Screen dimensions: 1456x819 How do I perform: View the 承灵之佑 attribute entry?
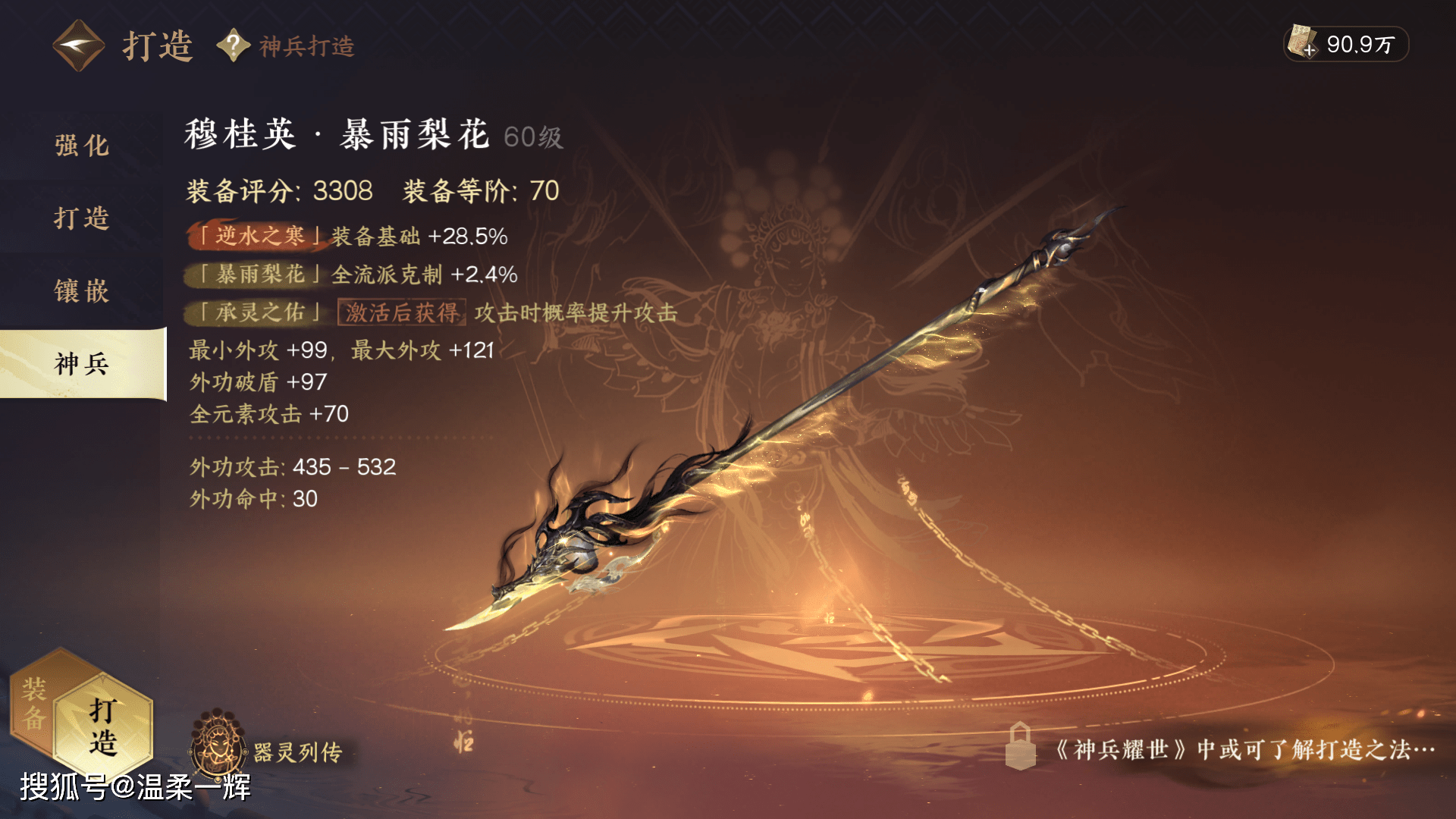tap(259, 312)
